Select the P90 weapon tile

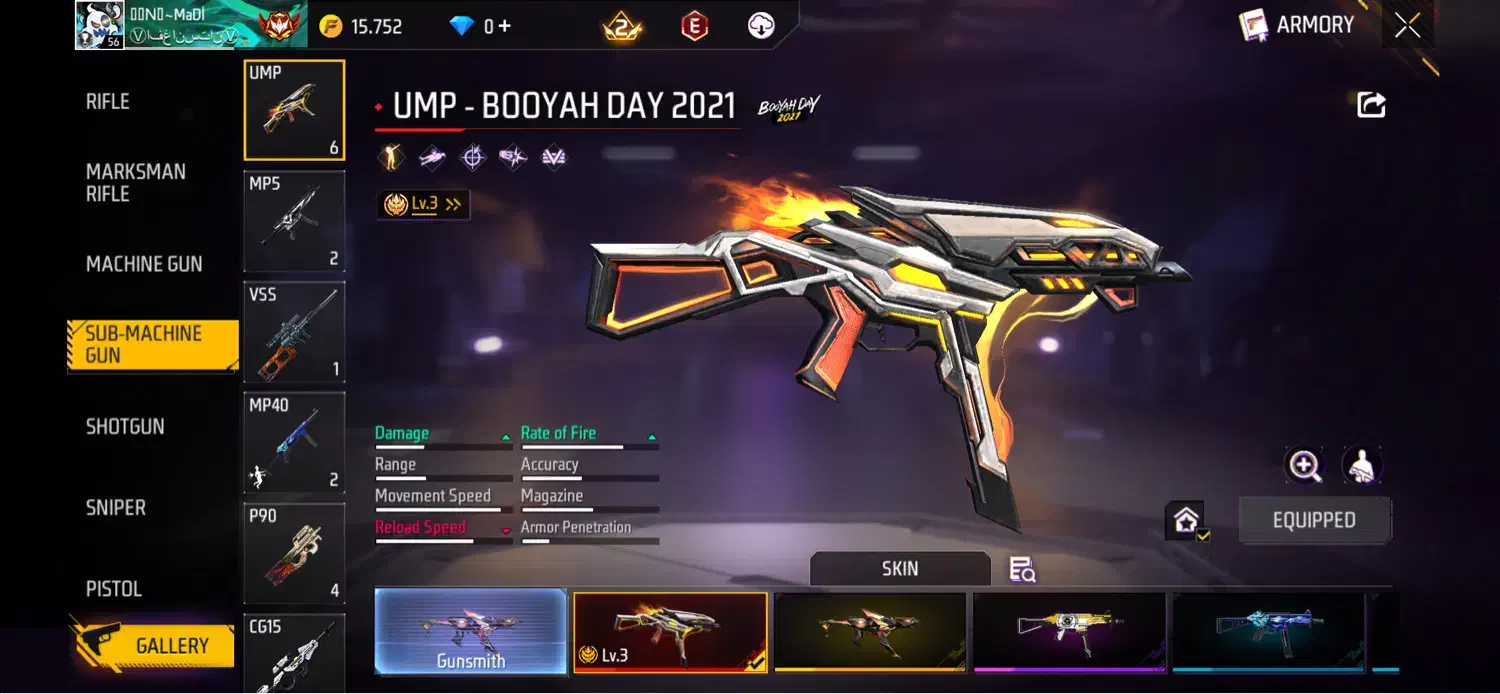(294, 553)
